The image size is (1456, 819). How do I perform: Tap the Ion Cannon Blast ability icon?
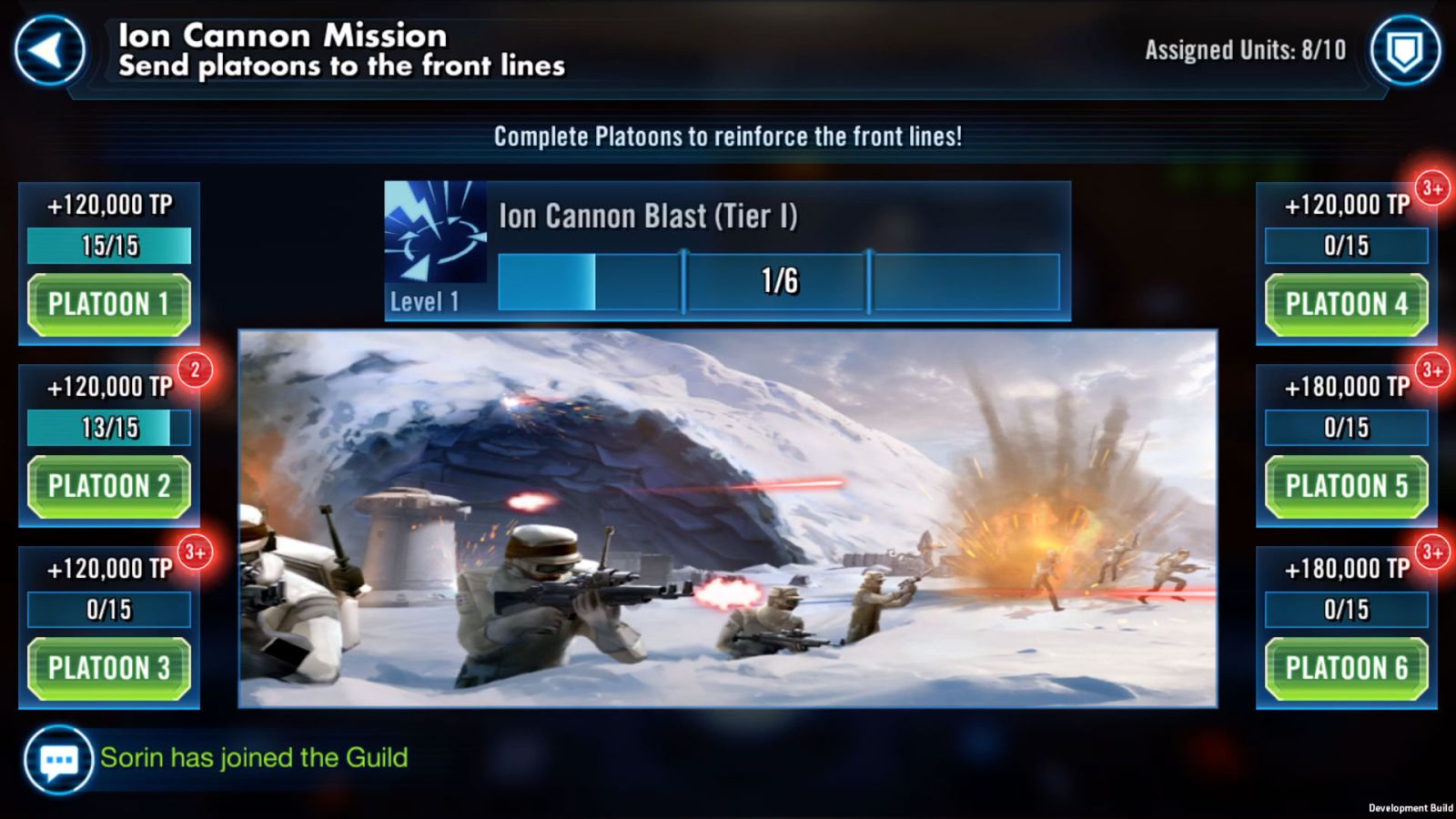[435, 232]
